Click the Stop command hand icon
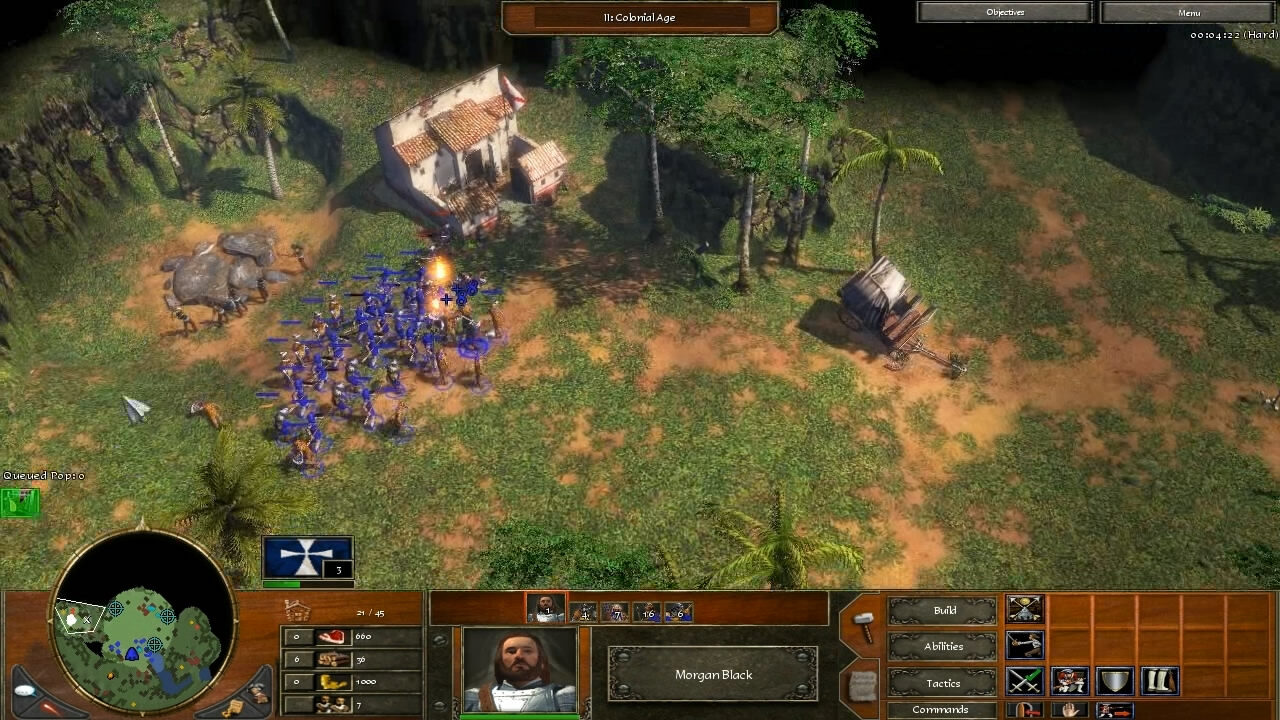1280x720 pixels. tap(1071, 711)
